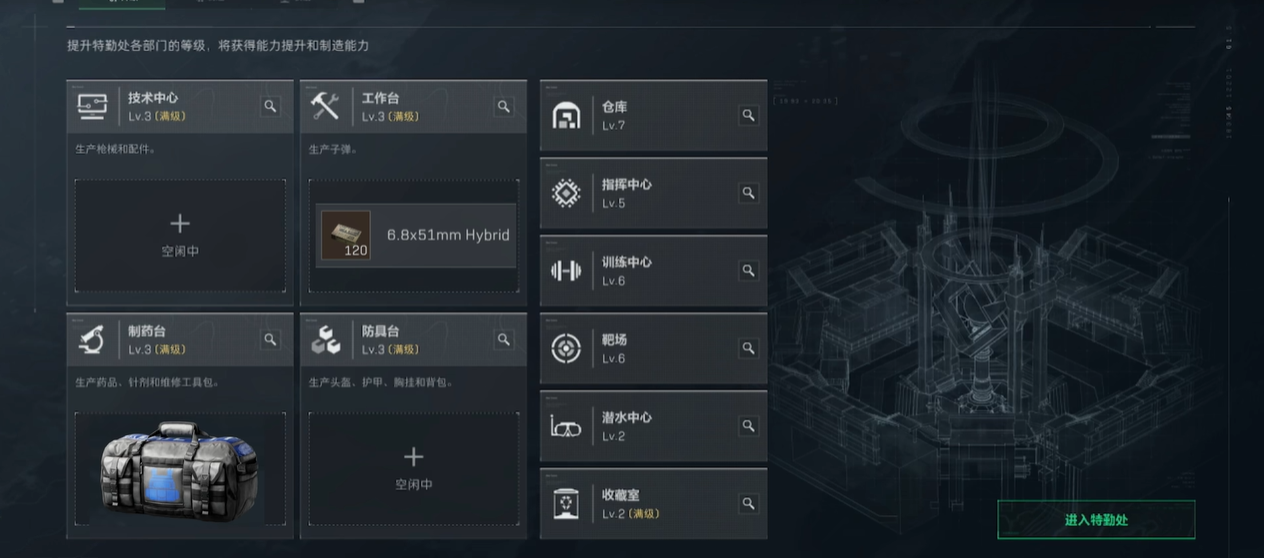Click the magnifier beside 仓库
Screen dimensions: 1264x558
click(748, 116)
